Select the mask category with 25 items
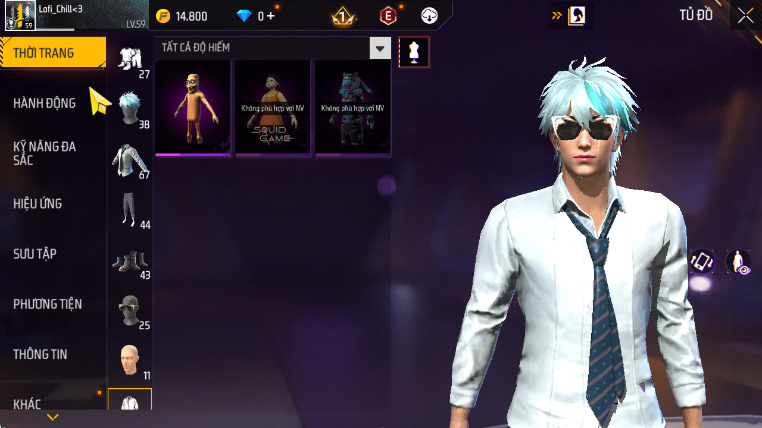 pyautogui.click(x=129, y=311)
